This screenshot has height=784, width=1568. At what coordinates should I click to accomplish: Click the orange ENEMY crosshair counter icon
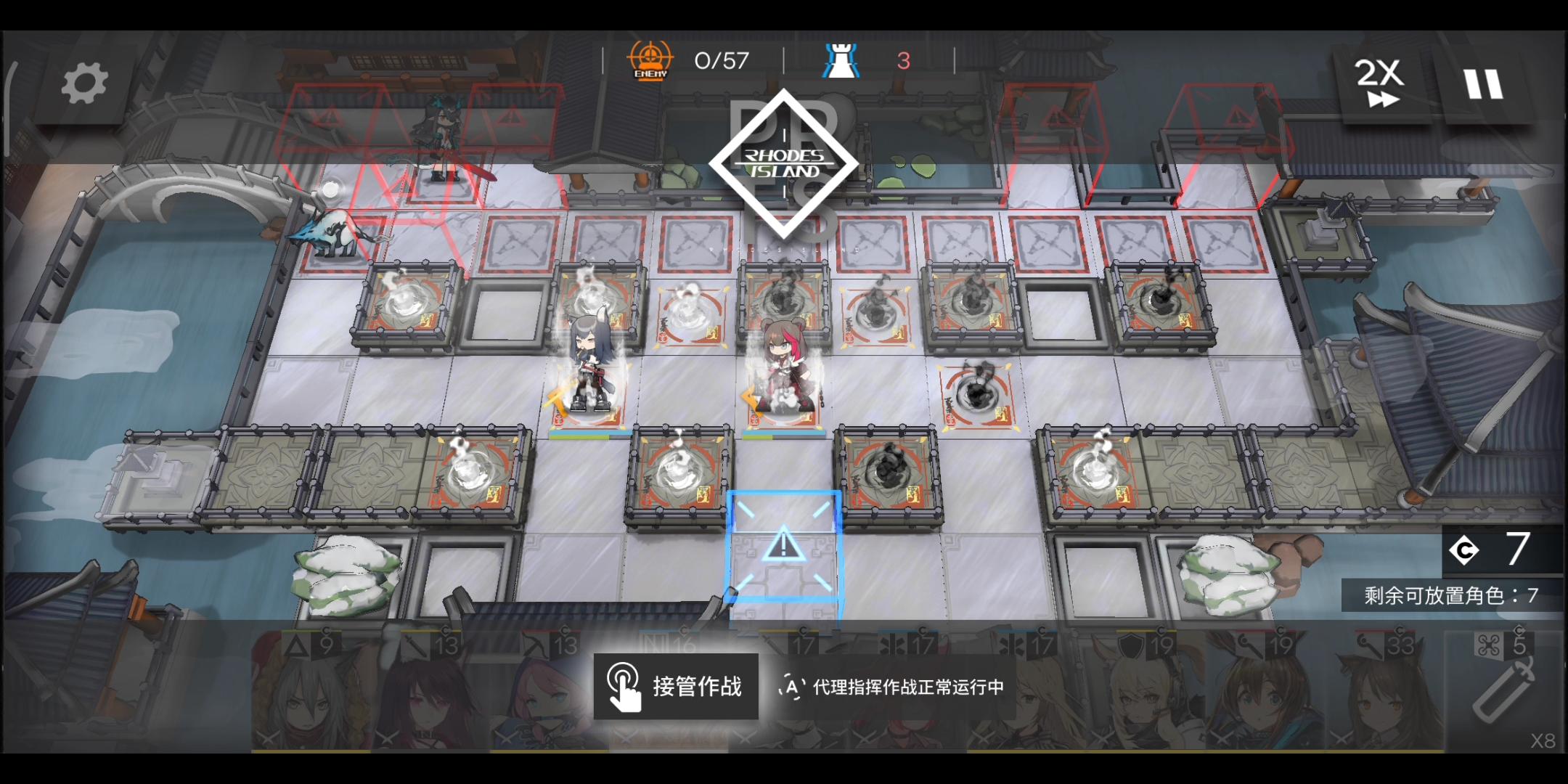click(651, 60)
